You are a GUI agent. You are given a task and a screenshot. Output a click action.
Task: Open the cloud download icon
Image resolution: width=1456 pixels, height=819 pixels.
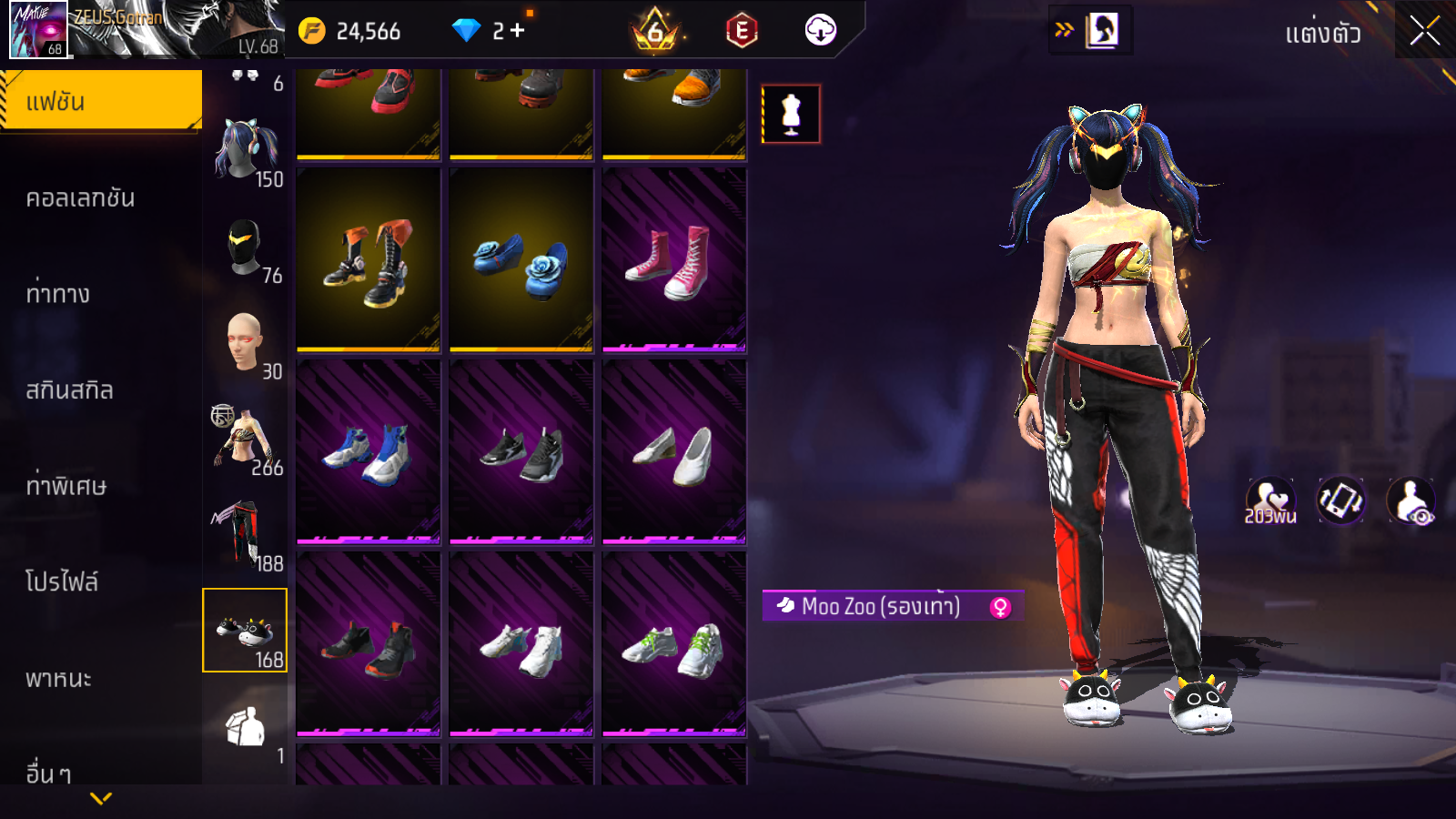(820, 31)
